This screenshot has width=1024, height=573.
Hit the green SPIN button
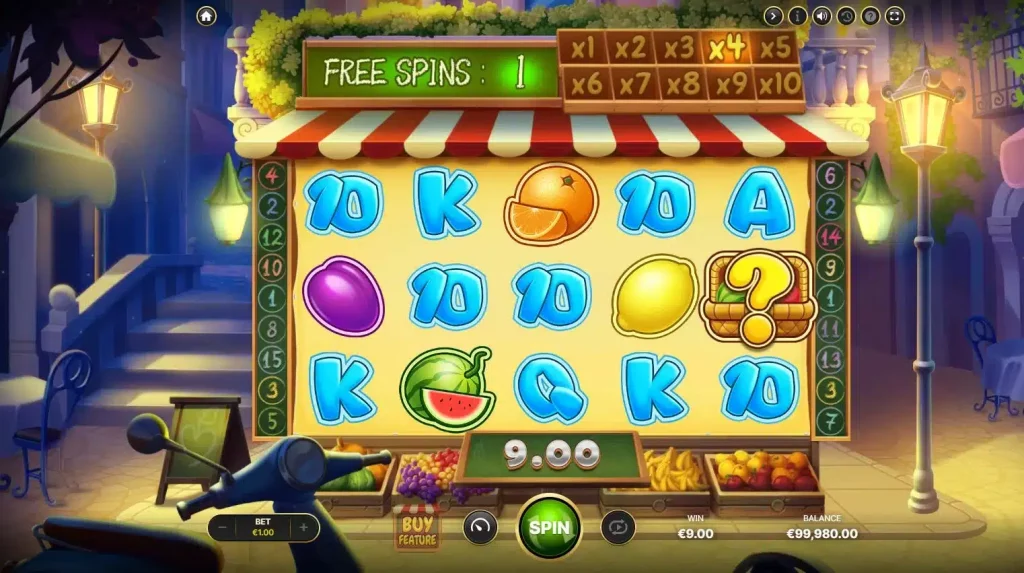point(549,527)
